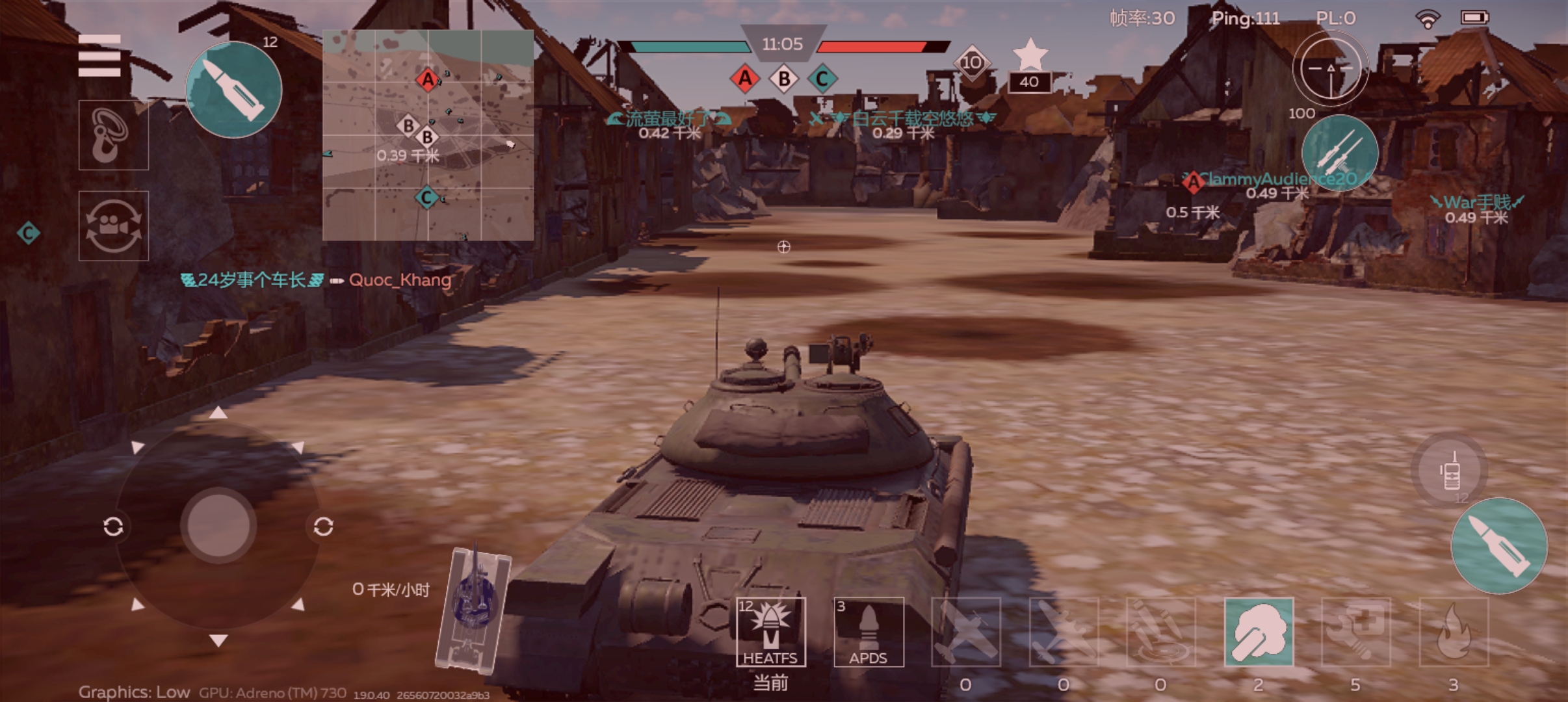The image size is (1568, 702).
Task: Open the hamburger menu
Action: [x=99, y=56]
